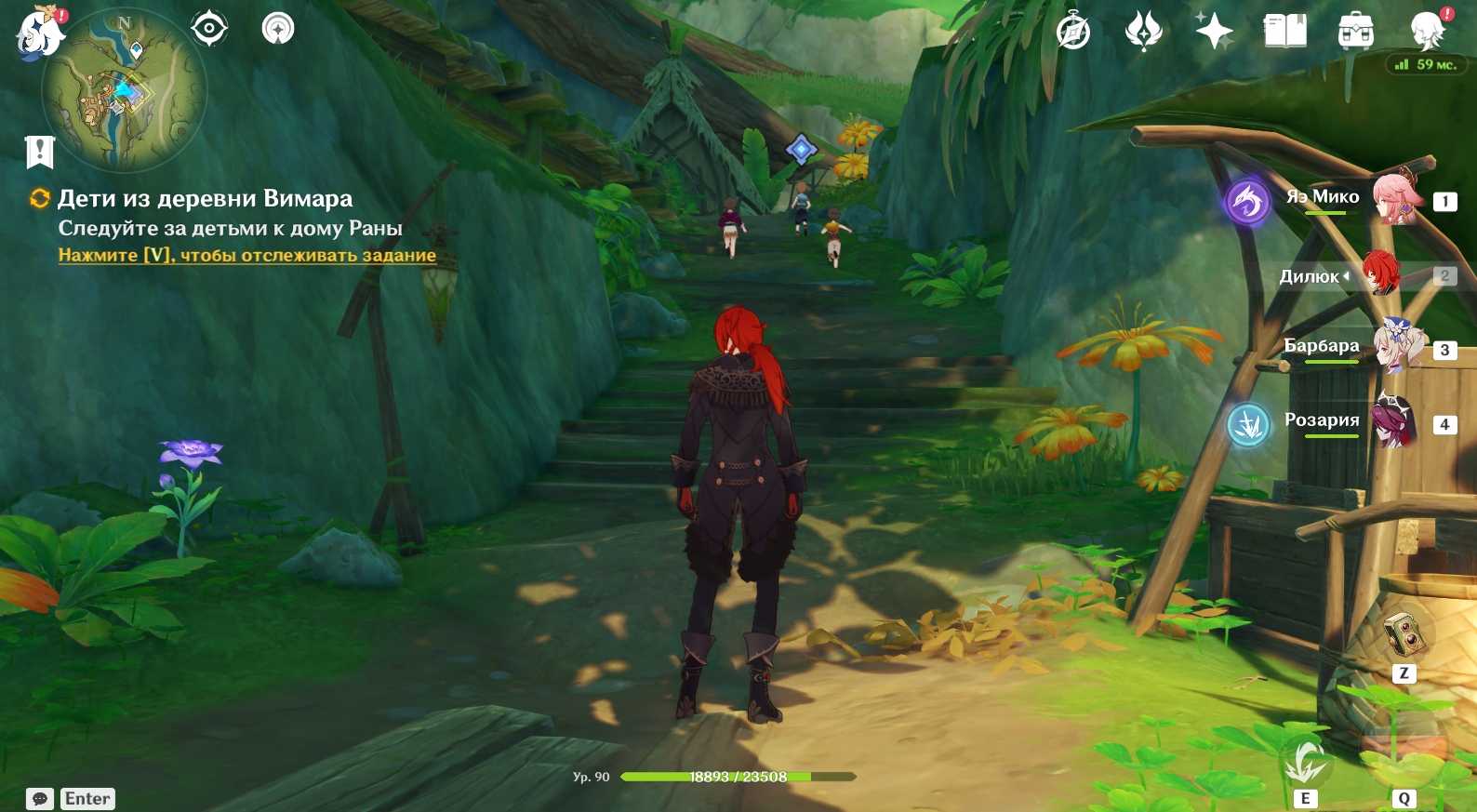
Task: Open the character profile icon top right
Action: (x=1427, y=32)
